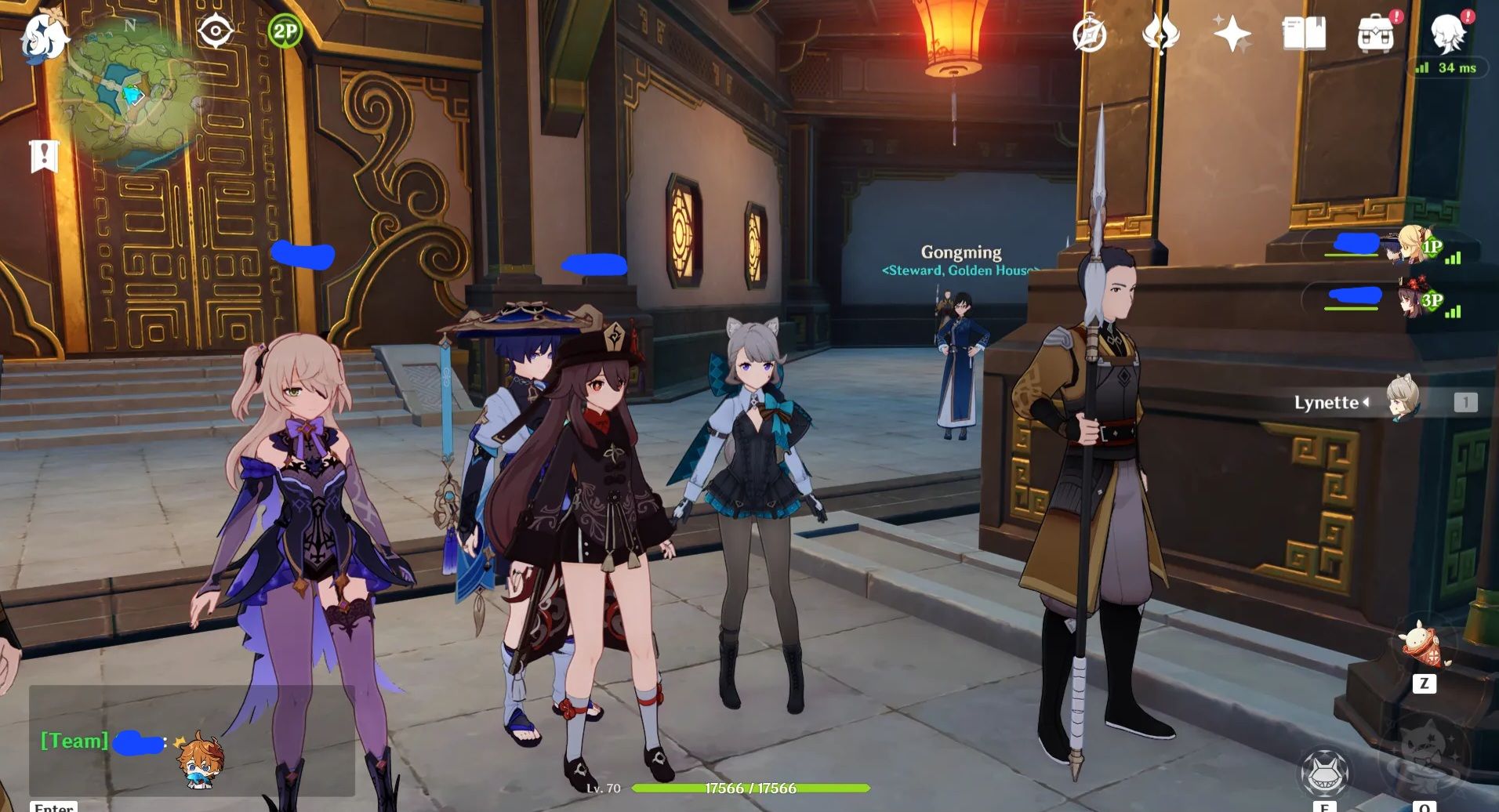
Task: Expand Lynette's details via the name chevron
Action: click(1367, 403)
